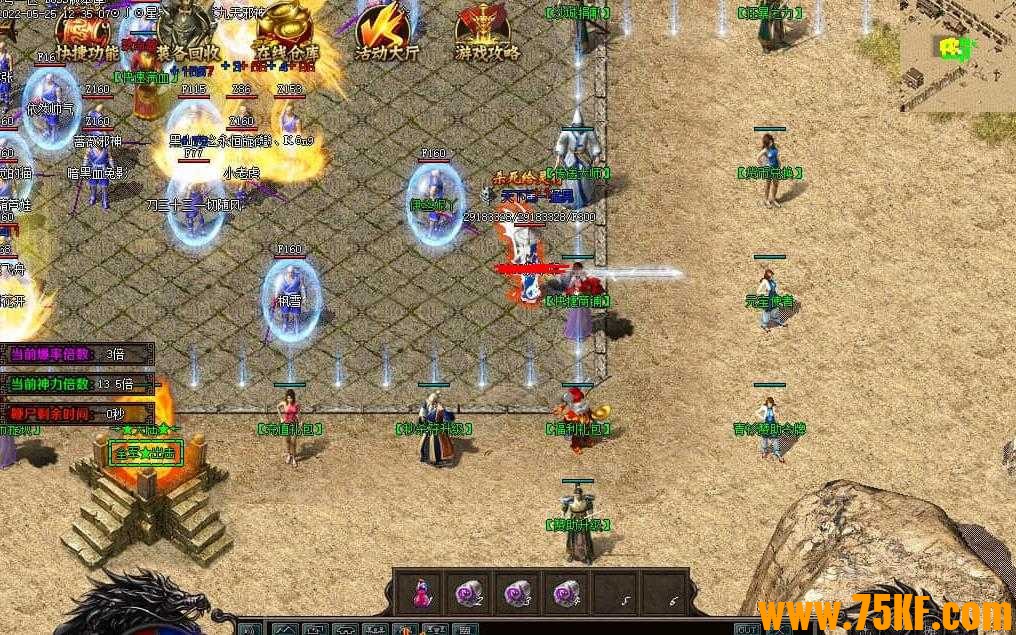Open the 快捷功能 quick functions menu

85,36
